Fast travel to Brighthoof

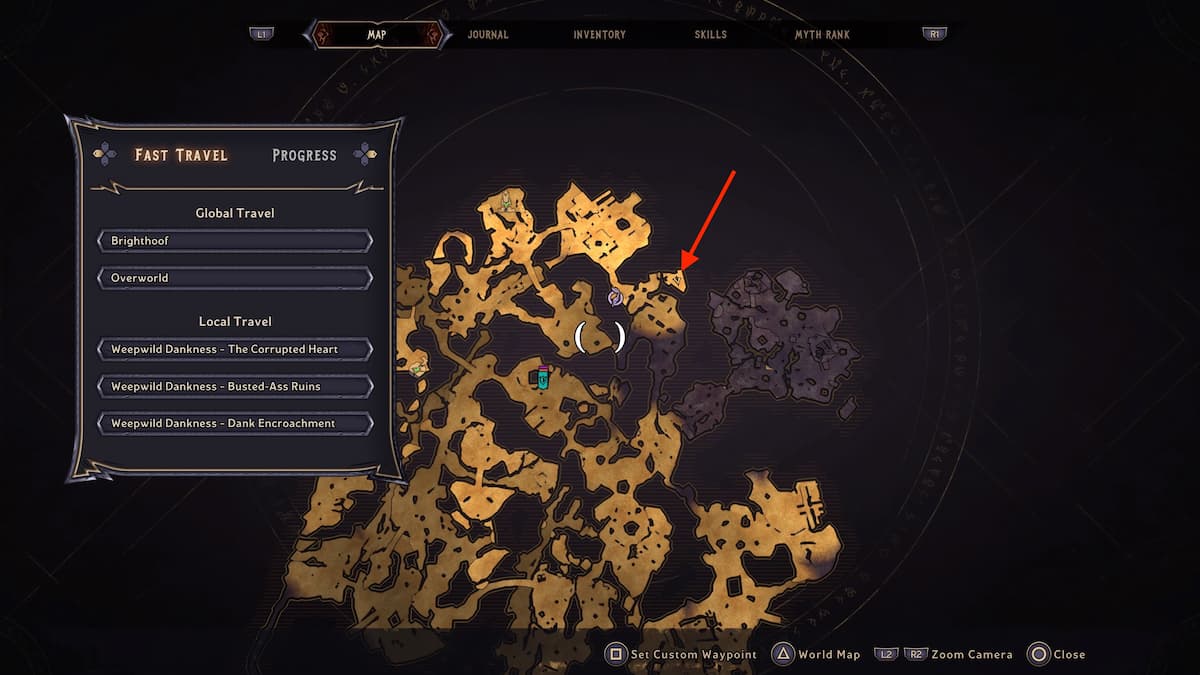coord(235,241)
